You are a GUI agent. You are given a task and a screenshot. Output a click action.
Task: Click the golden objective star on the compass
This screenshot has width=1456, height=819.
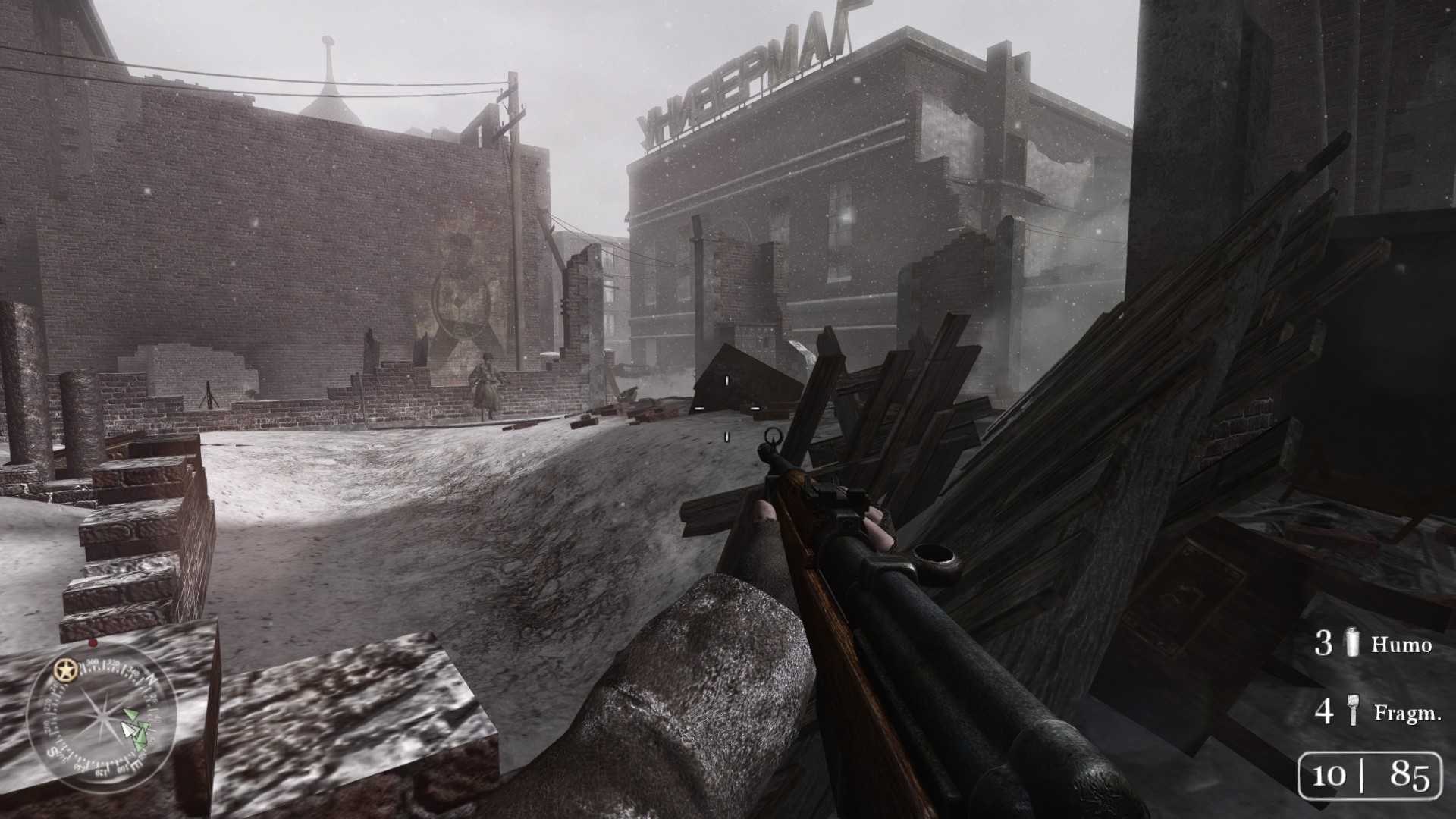tap(65, 670)
